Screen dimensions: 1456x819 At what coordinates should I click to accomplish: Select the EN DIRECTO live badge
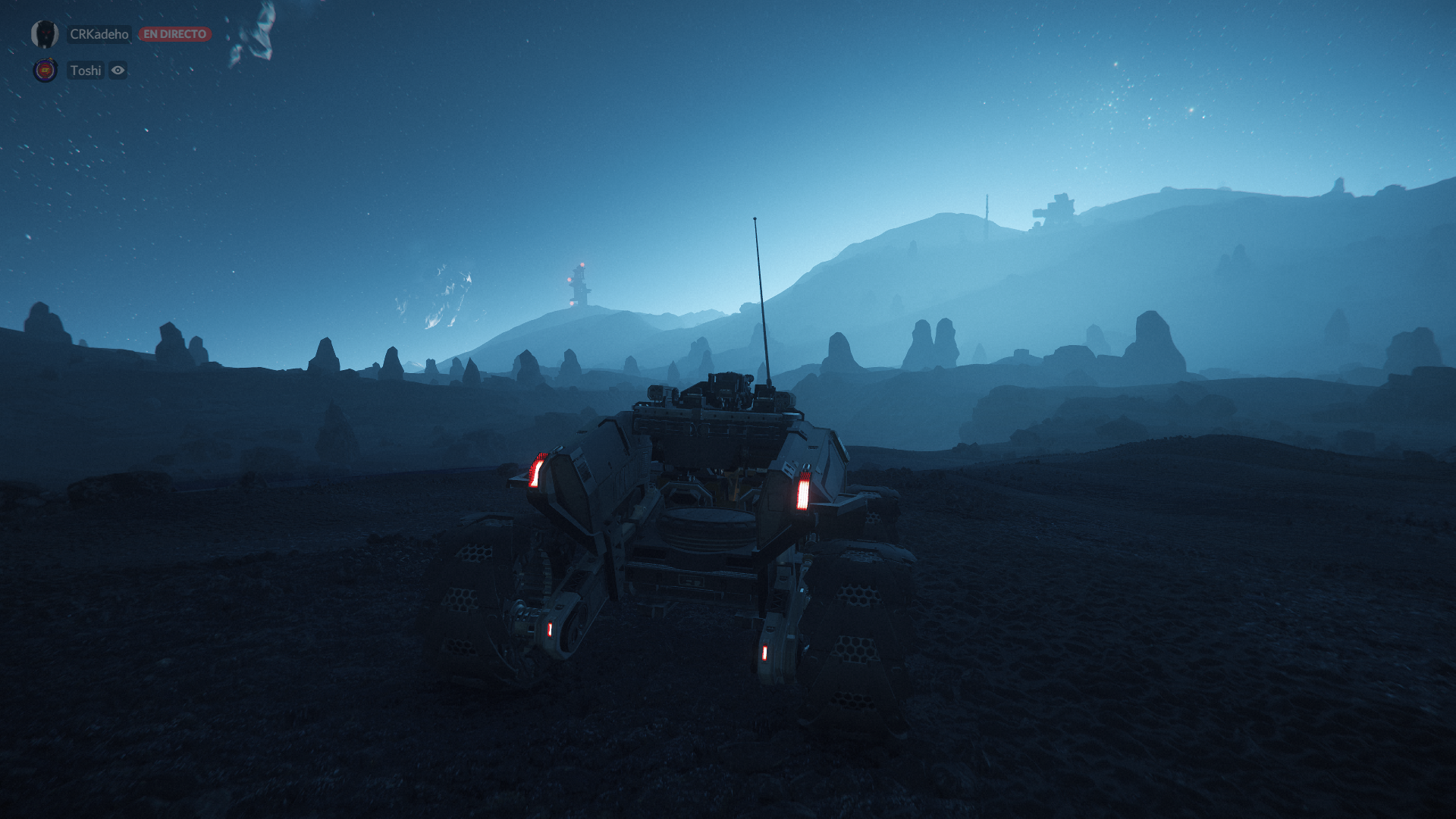(x=174, y=34)
